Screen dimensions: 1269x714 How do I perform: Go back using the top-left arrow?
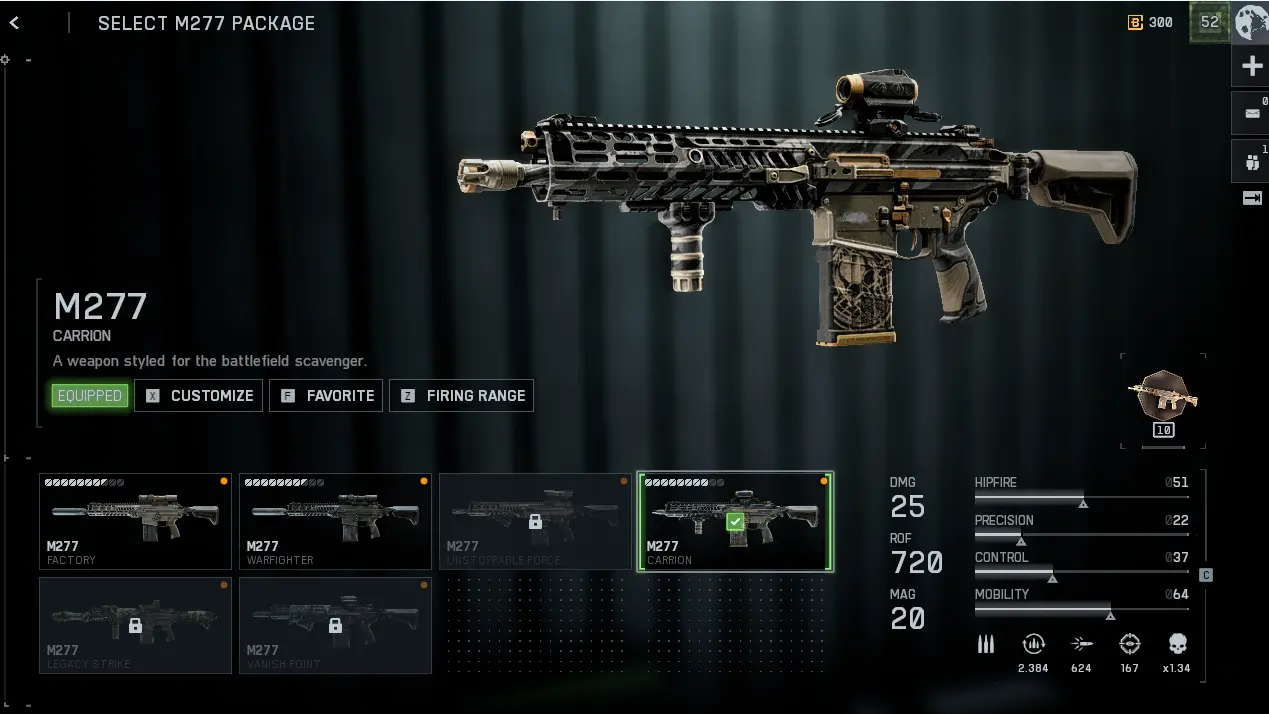click(x=14, y=23)
